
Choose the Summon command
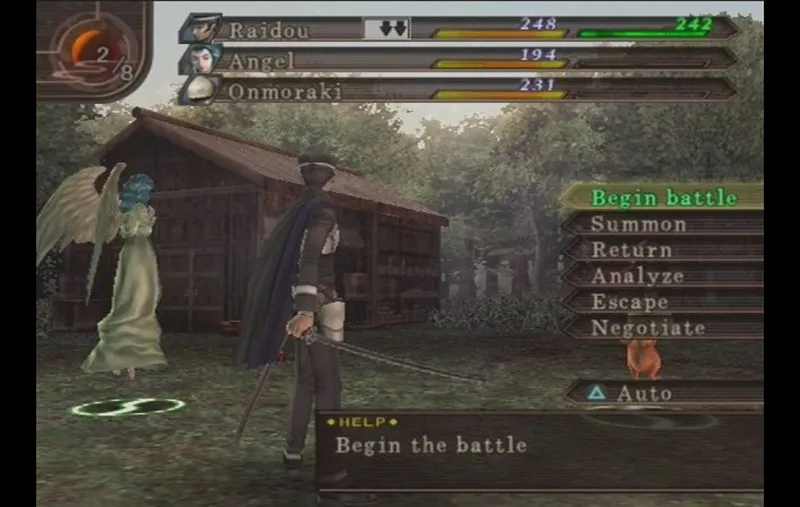(661, 224)
